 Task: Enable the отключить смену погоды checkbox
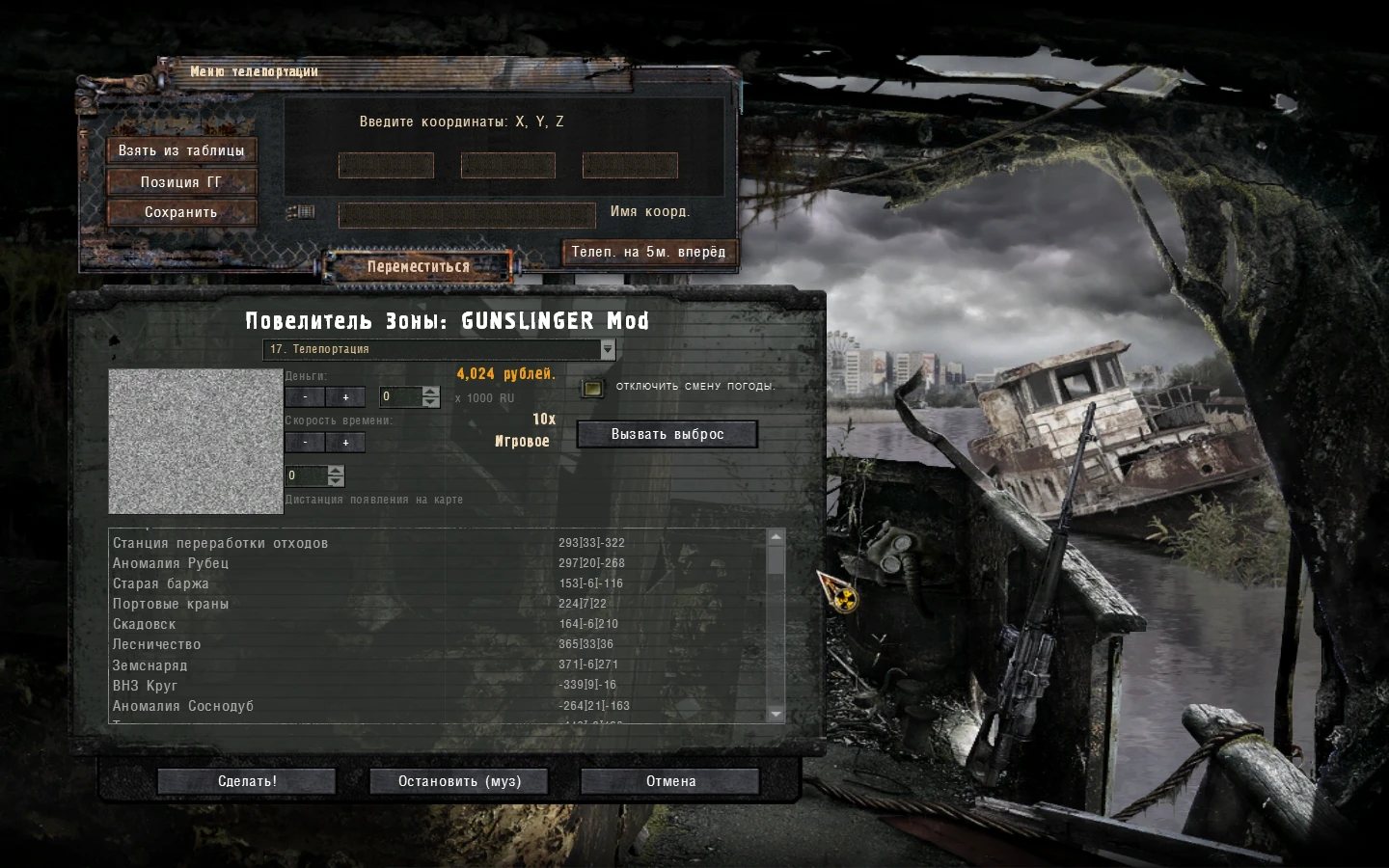[591, 386]
